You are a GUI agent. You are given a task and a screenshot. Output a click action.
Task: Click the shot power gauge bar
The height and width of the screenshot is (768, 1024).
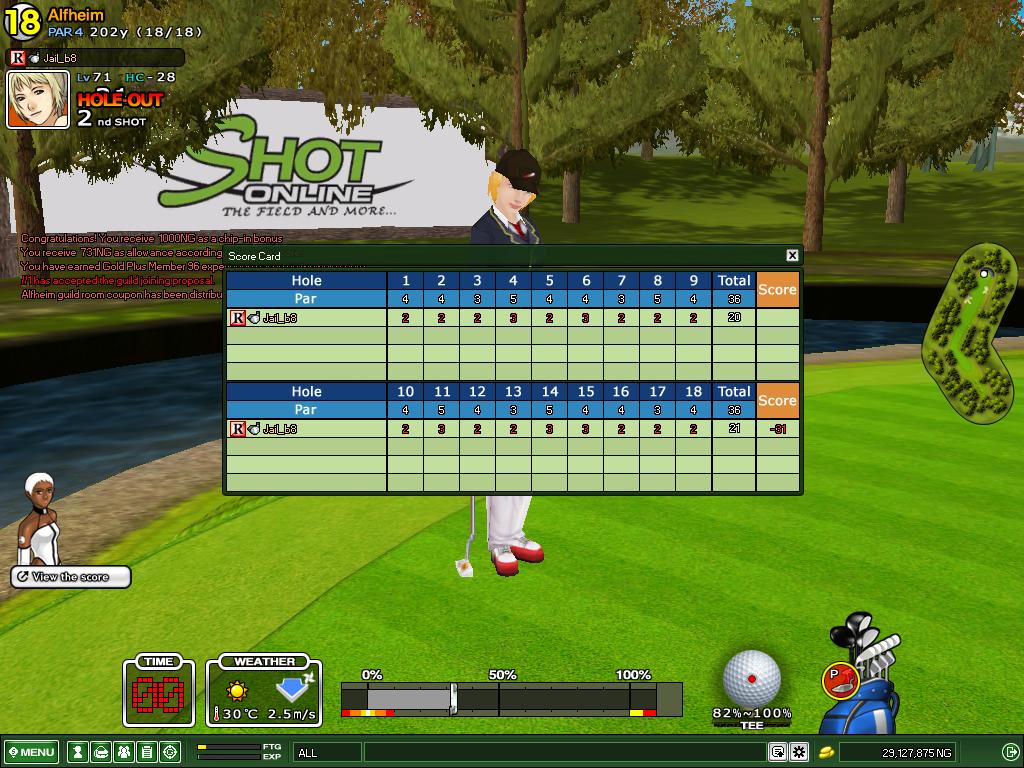coord(511,698)
